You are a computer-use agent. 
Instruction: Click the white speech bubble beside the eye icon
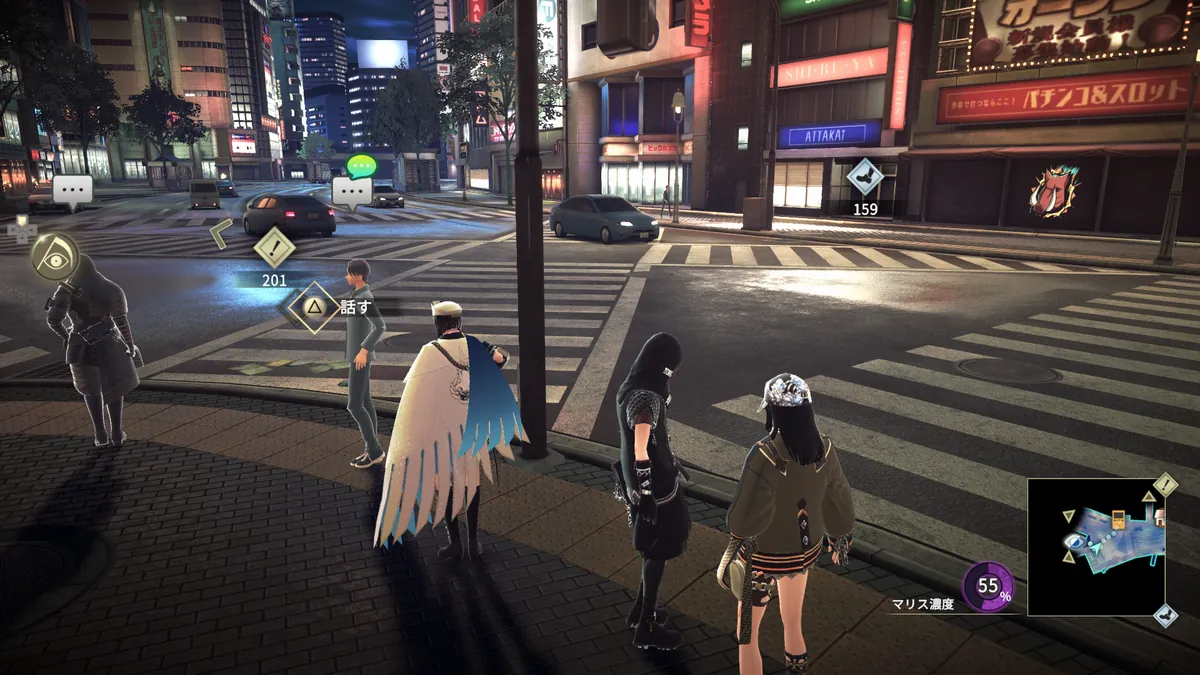point(73,190)
